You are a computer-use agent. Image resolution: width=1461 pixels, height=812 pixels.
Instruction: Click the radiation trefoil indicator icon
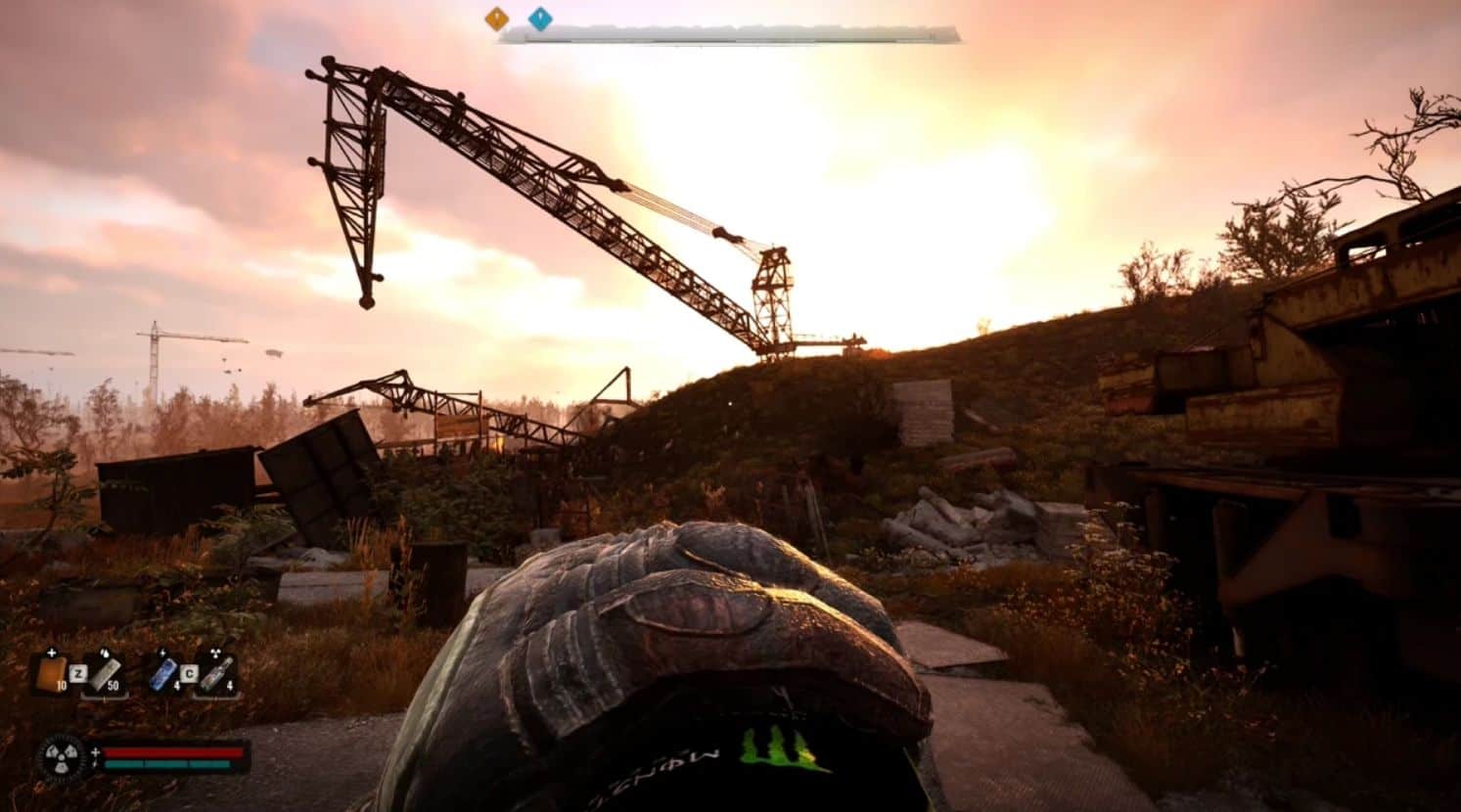point(61,757)
